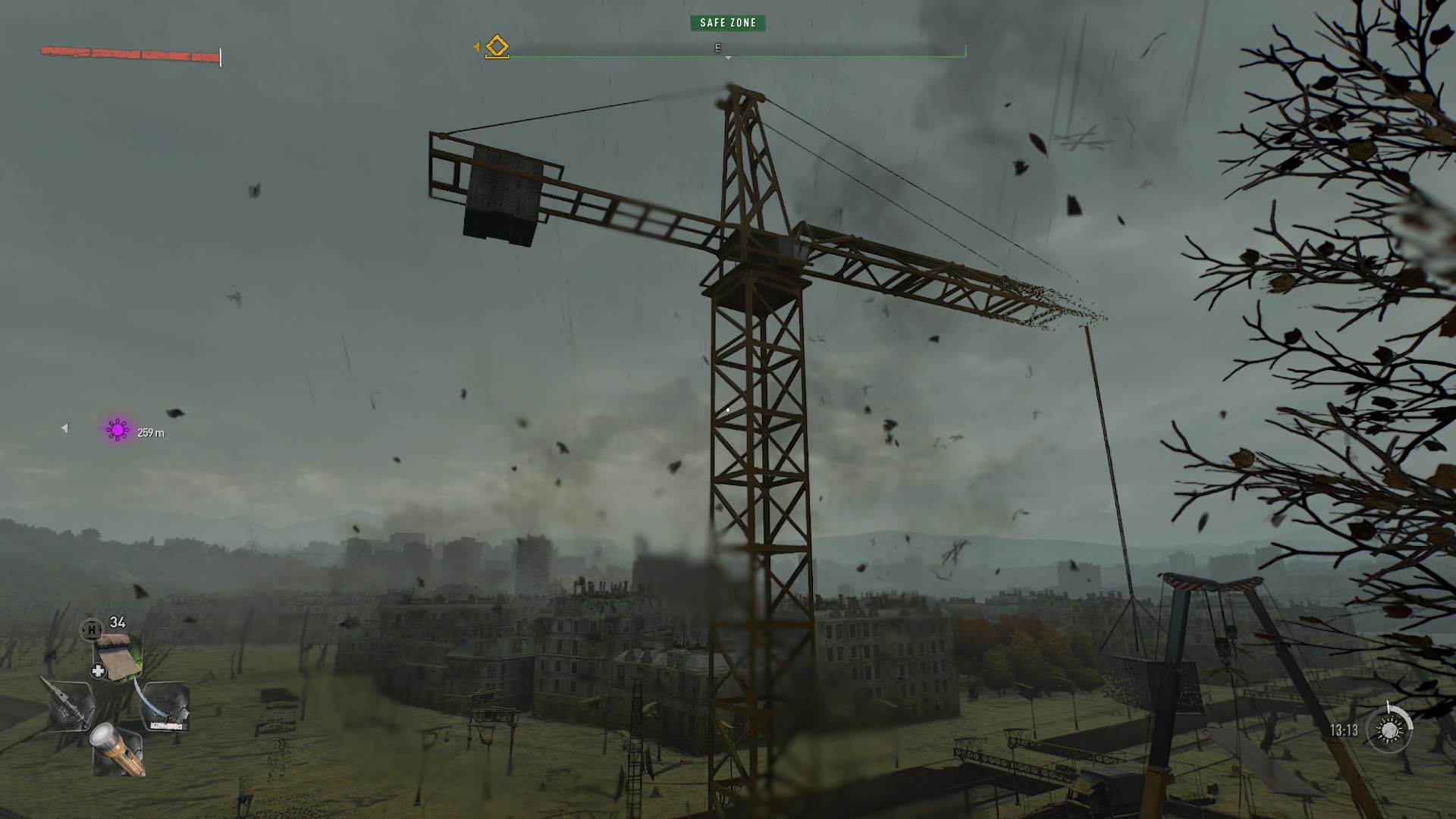Toggle the Safe Zone status banner

click(727, 22)
